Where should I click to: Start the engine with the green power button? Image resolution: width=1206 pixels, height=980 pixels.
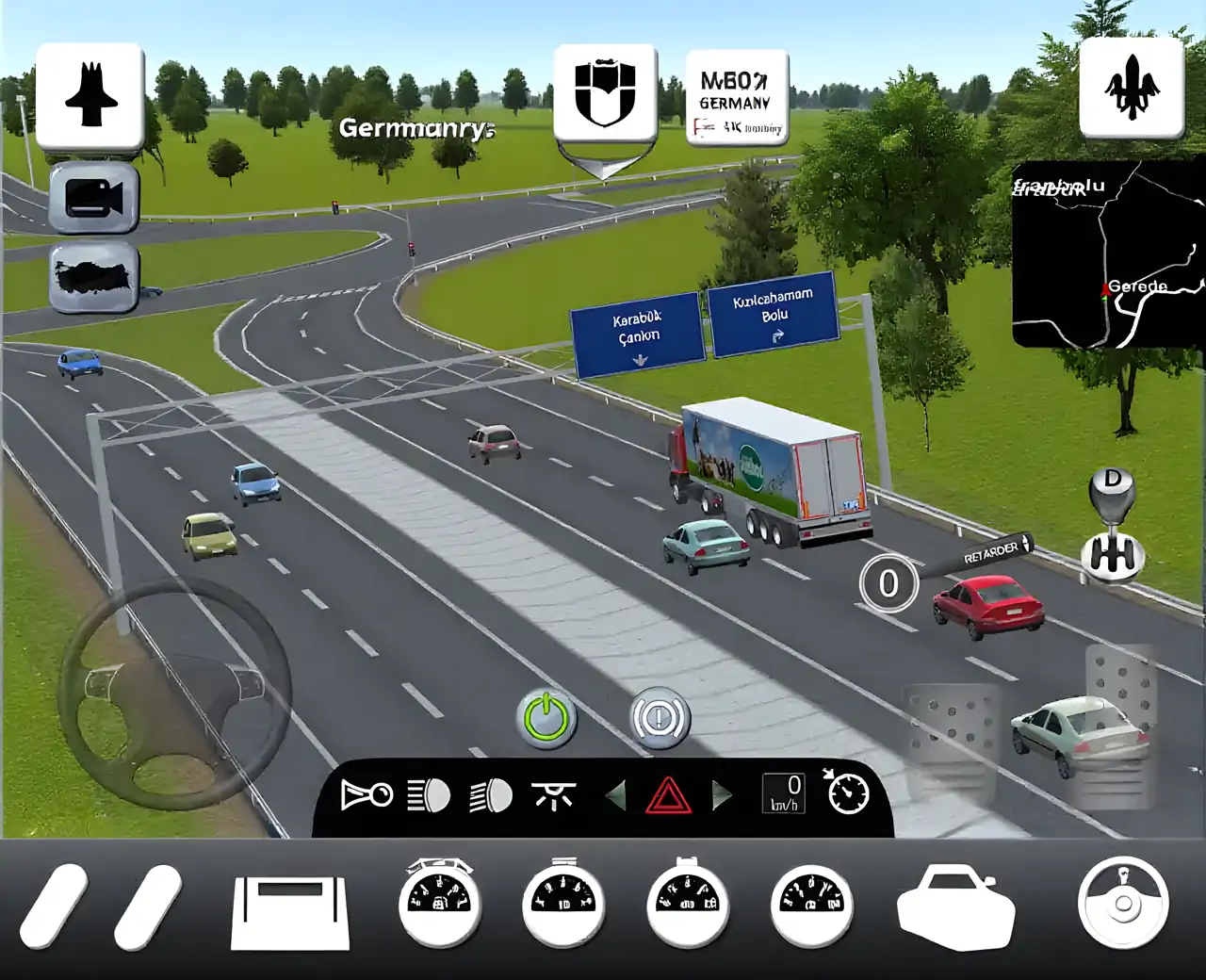547,720
